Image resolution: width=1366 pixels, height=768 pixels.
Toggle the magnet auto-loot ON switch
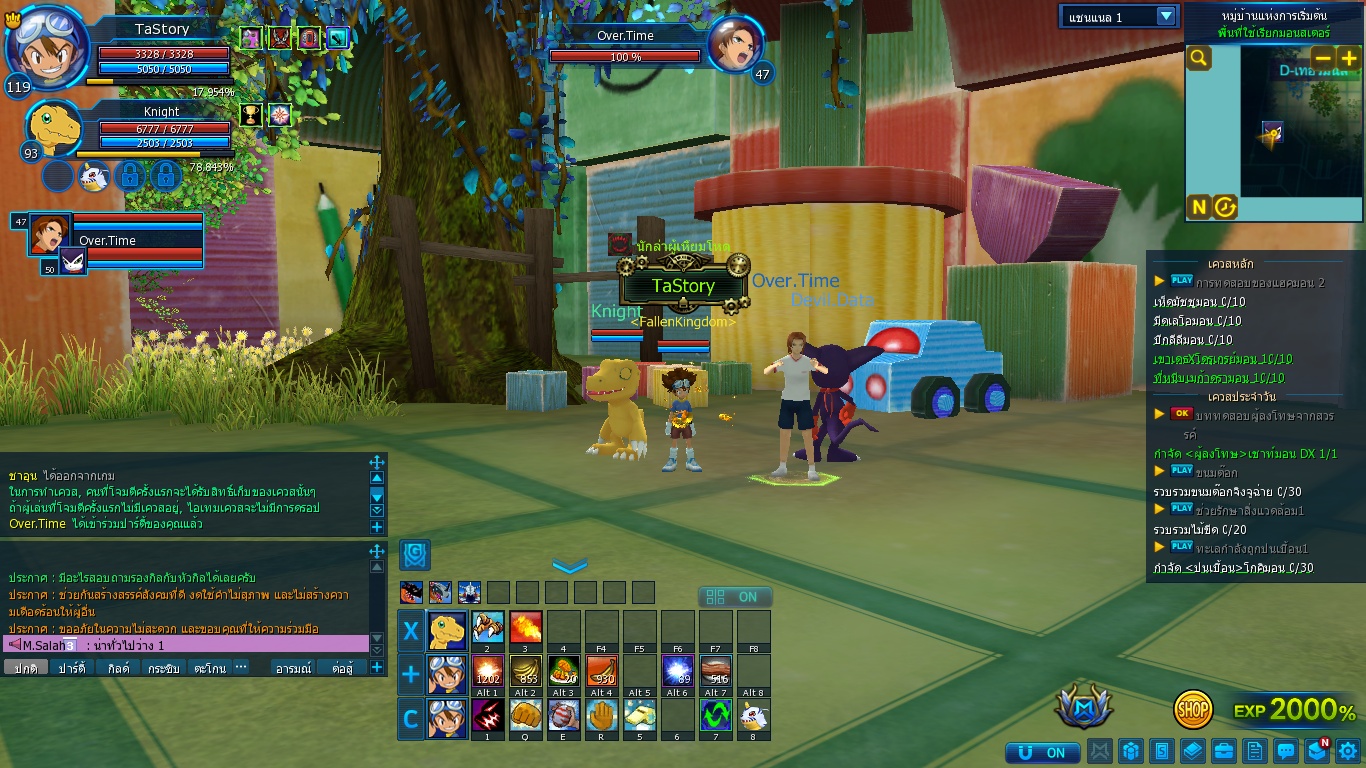[1043, 752]
